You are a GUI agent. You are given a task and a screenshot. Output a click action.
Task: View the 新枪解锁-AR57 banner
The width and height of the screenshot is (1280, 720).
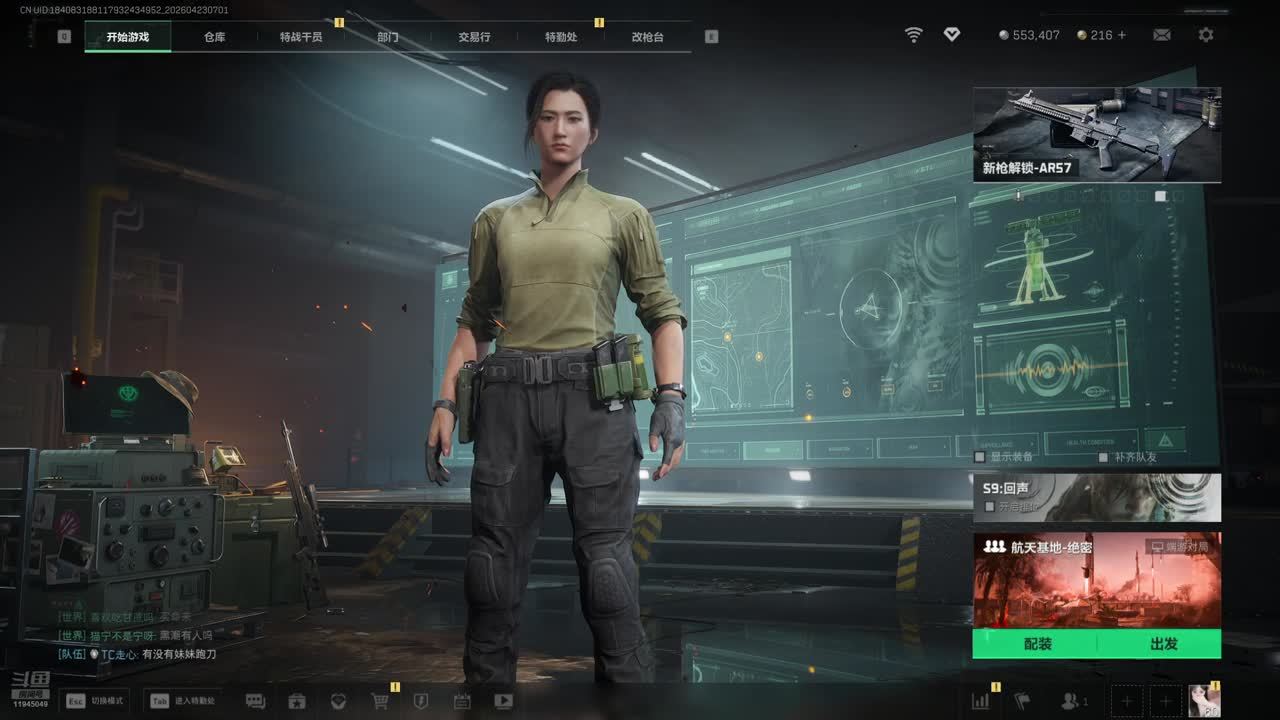(1096, 134)
